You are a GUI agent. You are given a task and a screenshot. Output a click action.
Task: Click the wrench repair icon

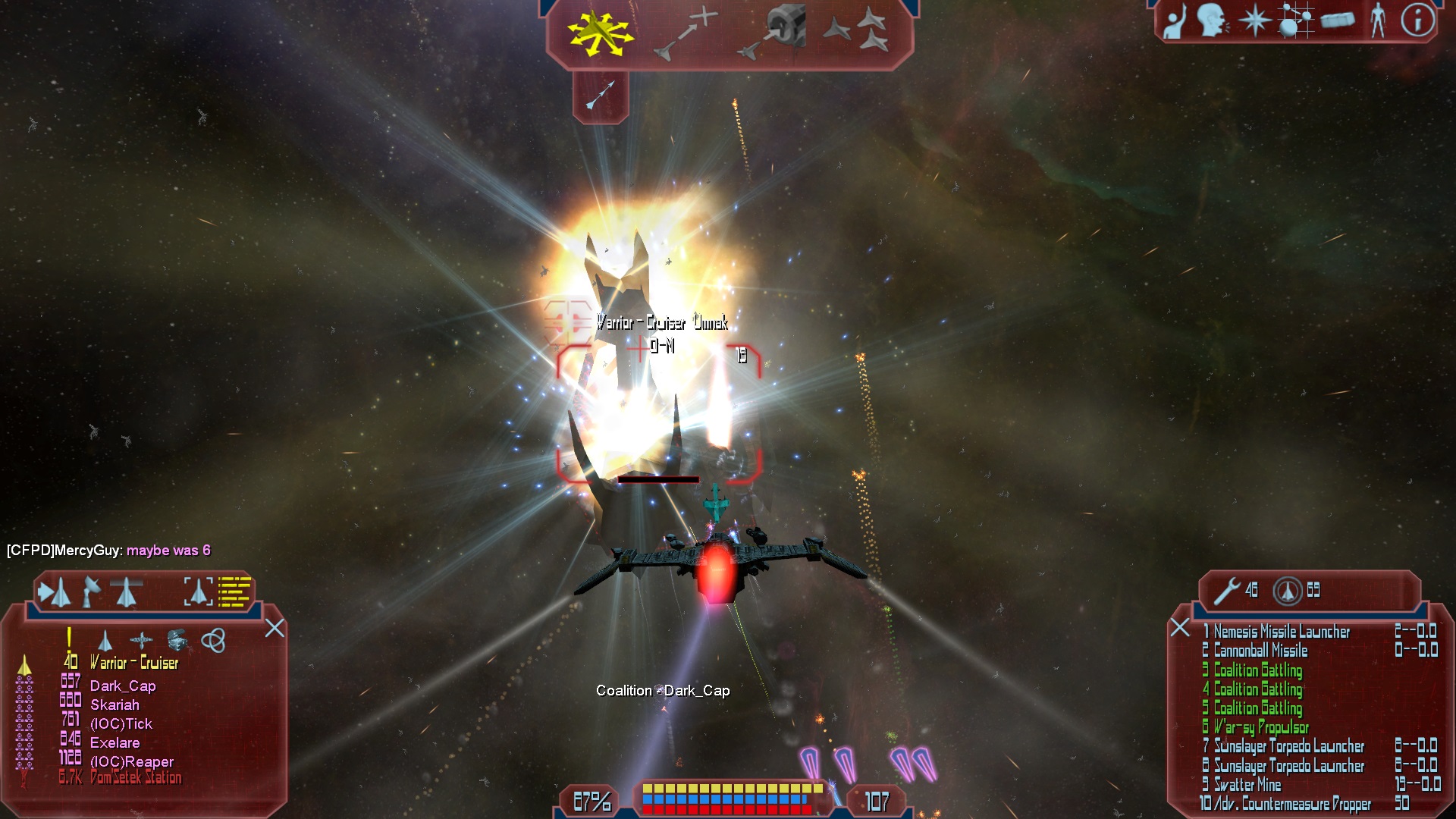pyautogui.click(x=1225, y=591)
